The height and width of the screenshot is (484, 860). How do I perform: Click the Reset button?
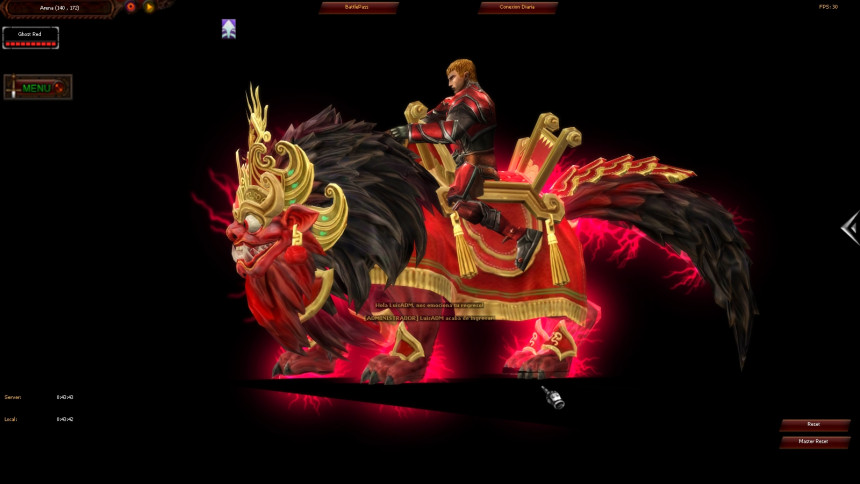point(814,425)
